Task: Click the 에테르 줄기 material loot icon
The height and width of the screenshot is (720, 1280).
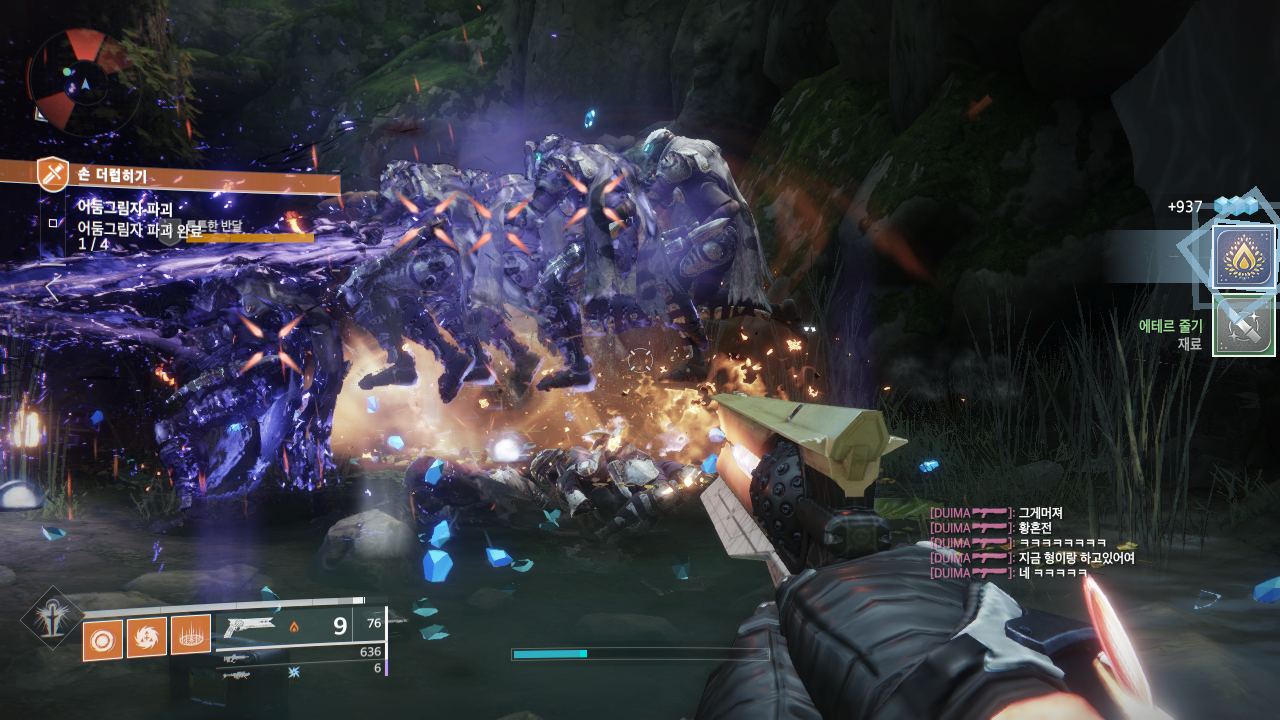Action: pyautogui.click(x=1244, y=326)
